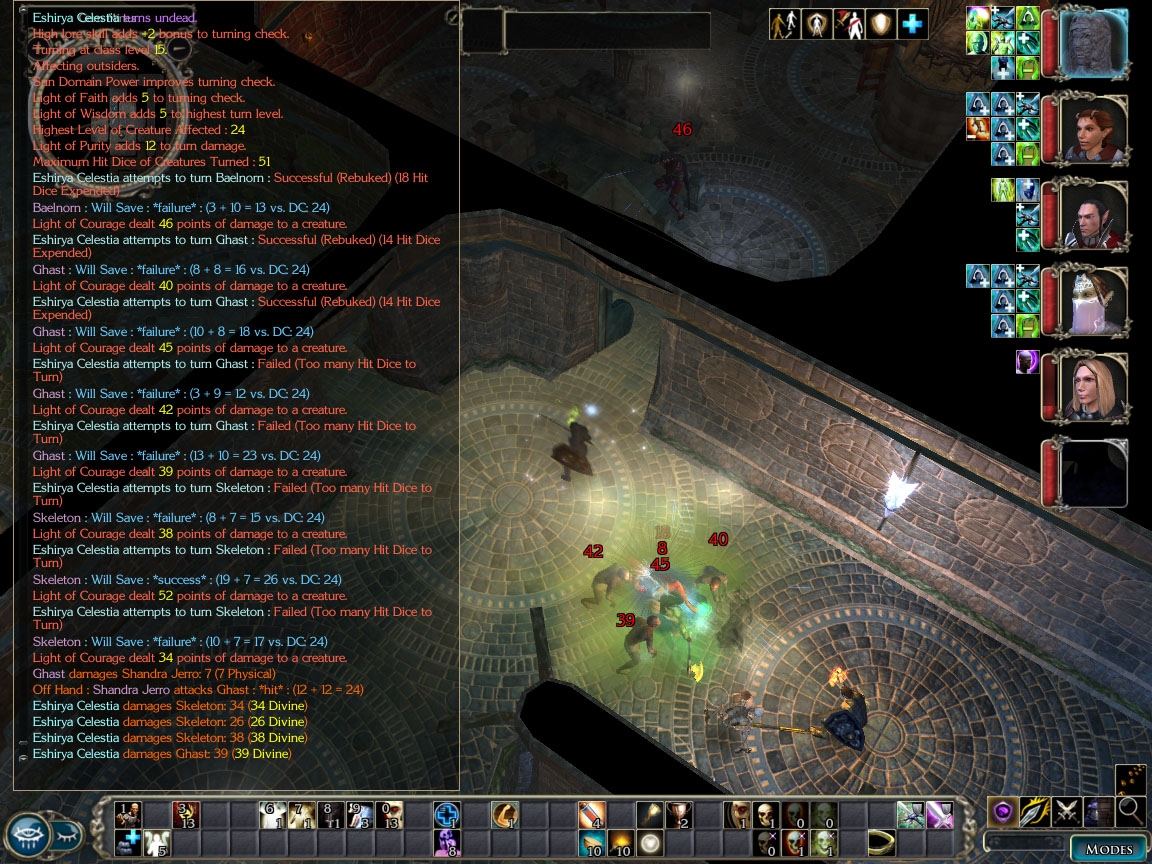Use the golden ring hotbar item
The height and width of the screenshot is (864, 1152).
tap(880, 842)
